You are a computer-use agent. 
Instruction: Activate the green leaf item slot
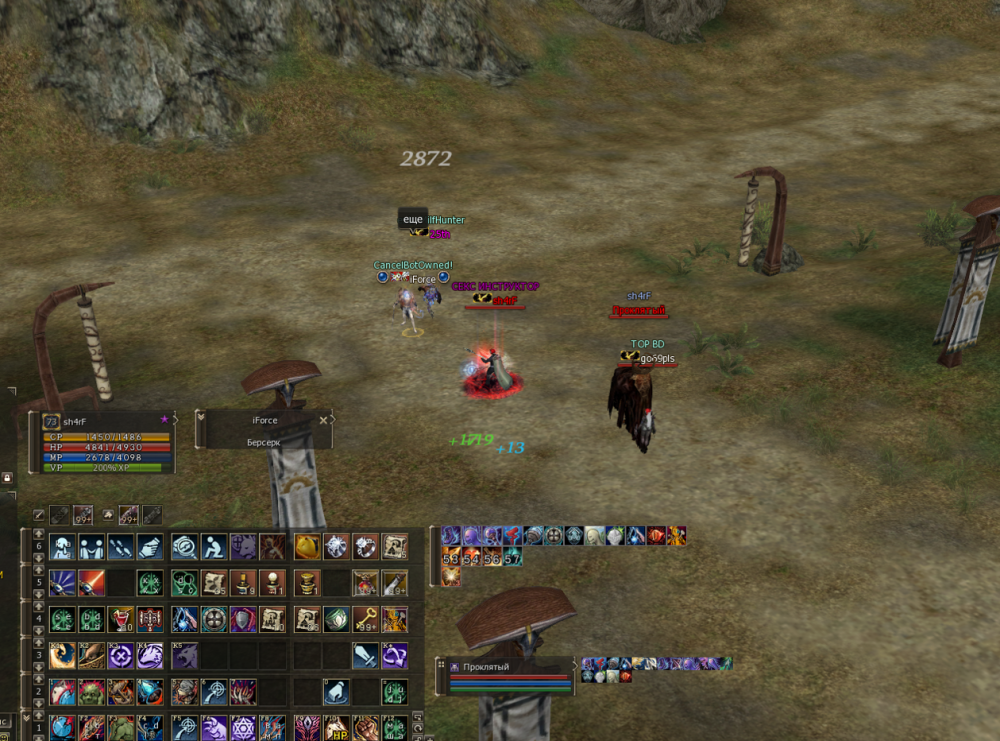336,620
